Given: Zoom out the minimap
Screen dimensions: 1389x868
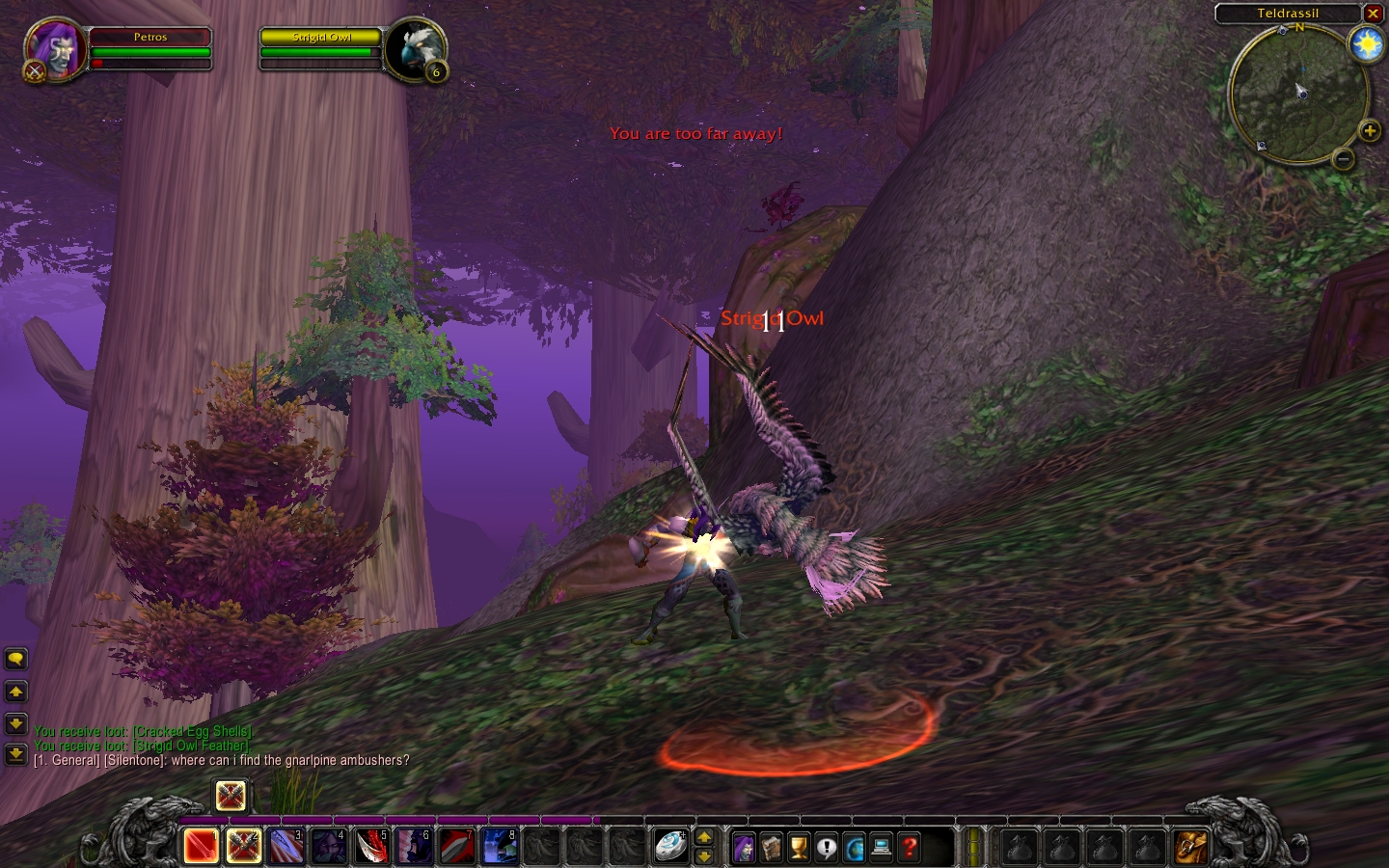Looking at the screenshot, I should [x=1344, y=158].
